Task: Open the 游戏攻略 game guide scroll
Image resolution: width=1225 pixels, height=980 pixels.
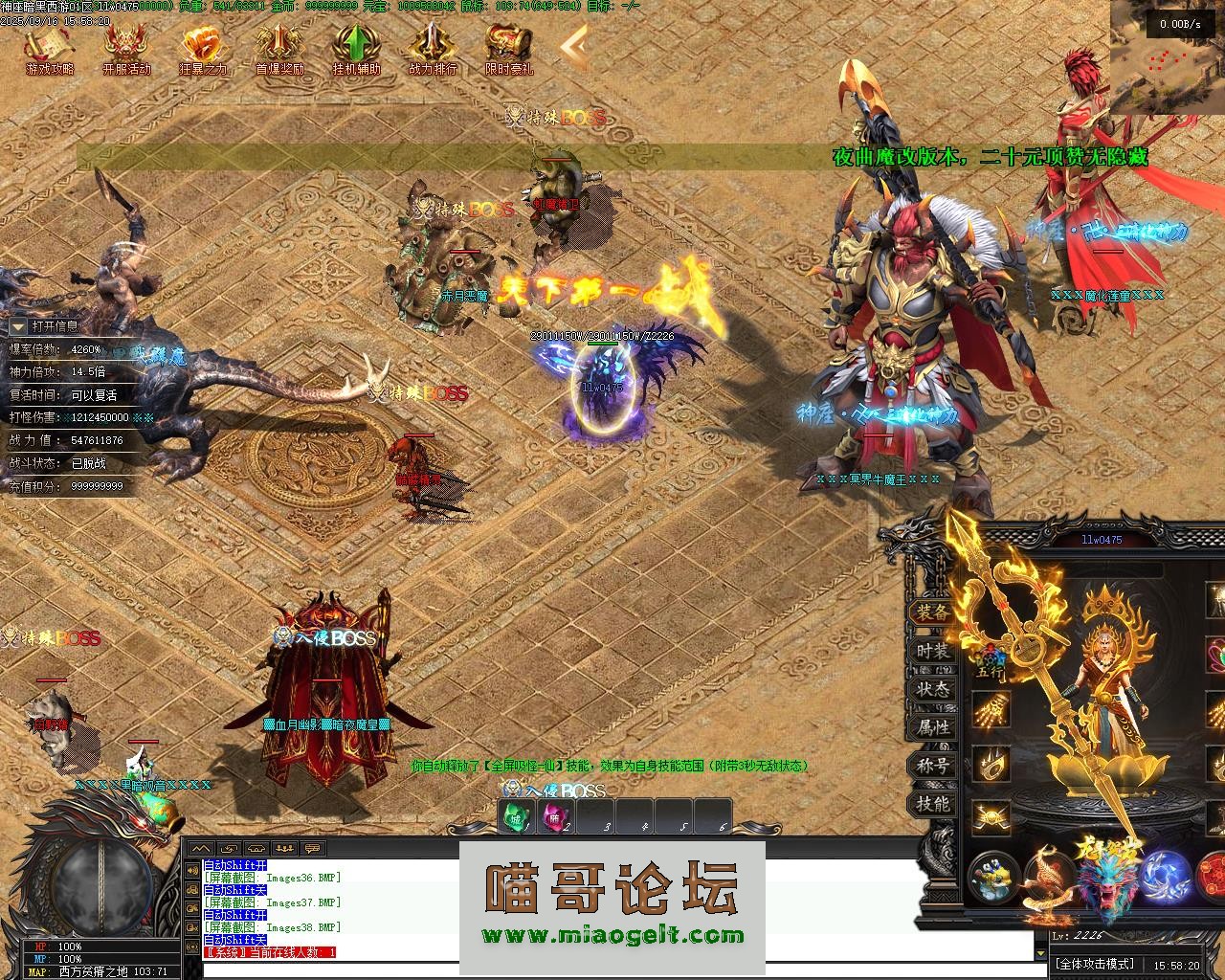Action: click(49, 48)
